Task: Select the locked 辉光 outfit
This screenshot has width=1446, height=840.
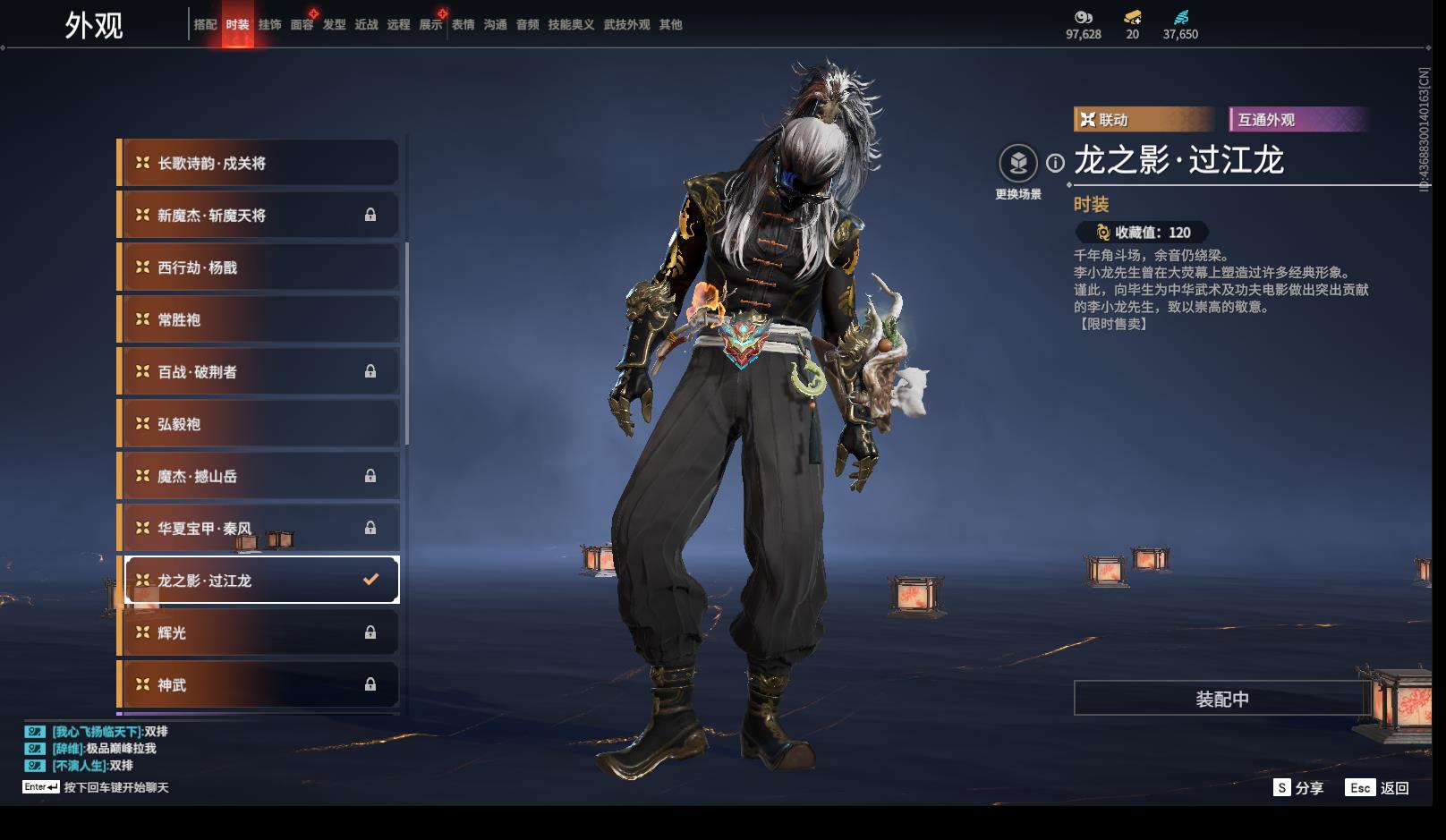Action: click(x=259, y=632)
